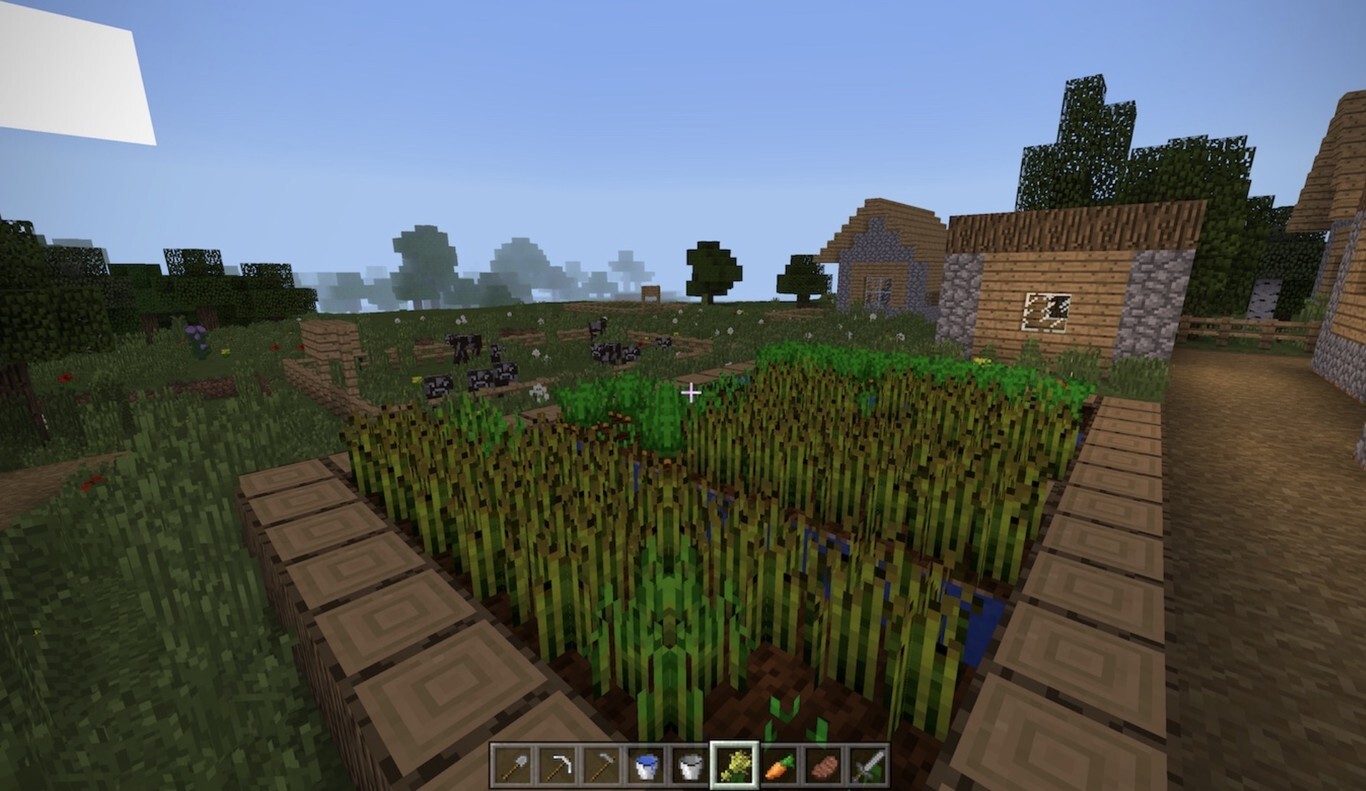
Task: Select the iron pickaxe in the hotbar
Action: click(553, 768)
